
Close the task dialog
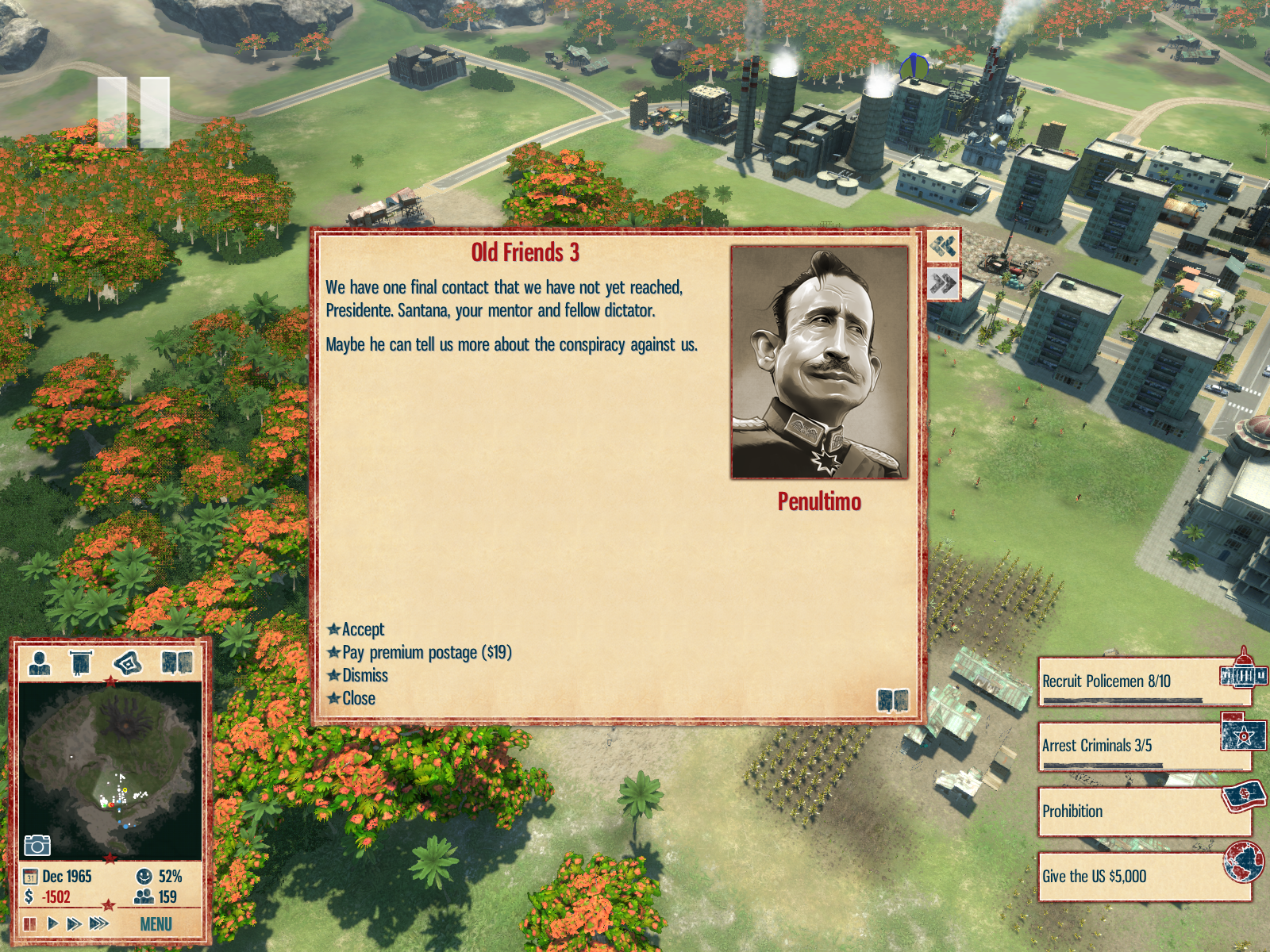tap(358, 698)
